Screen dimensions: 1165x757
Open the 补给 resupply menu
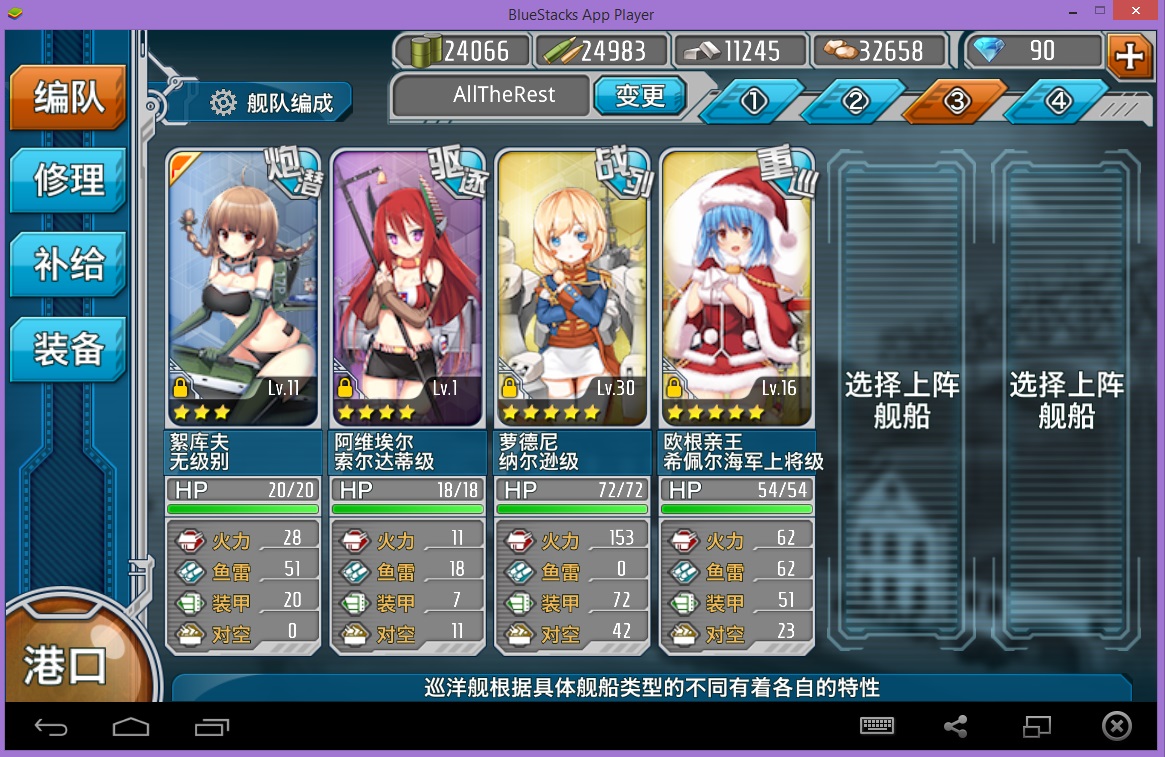pyautogui.click(x=68, y=265)
